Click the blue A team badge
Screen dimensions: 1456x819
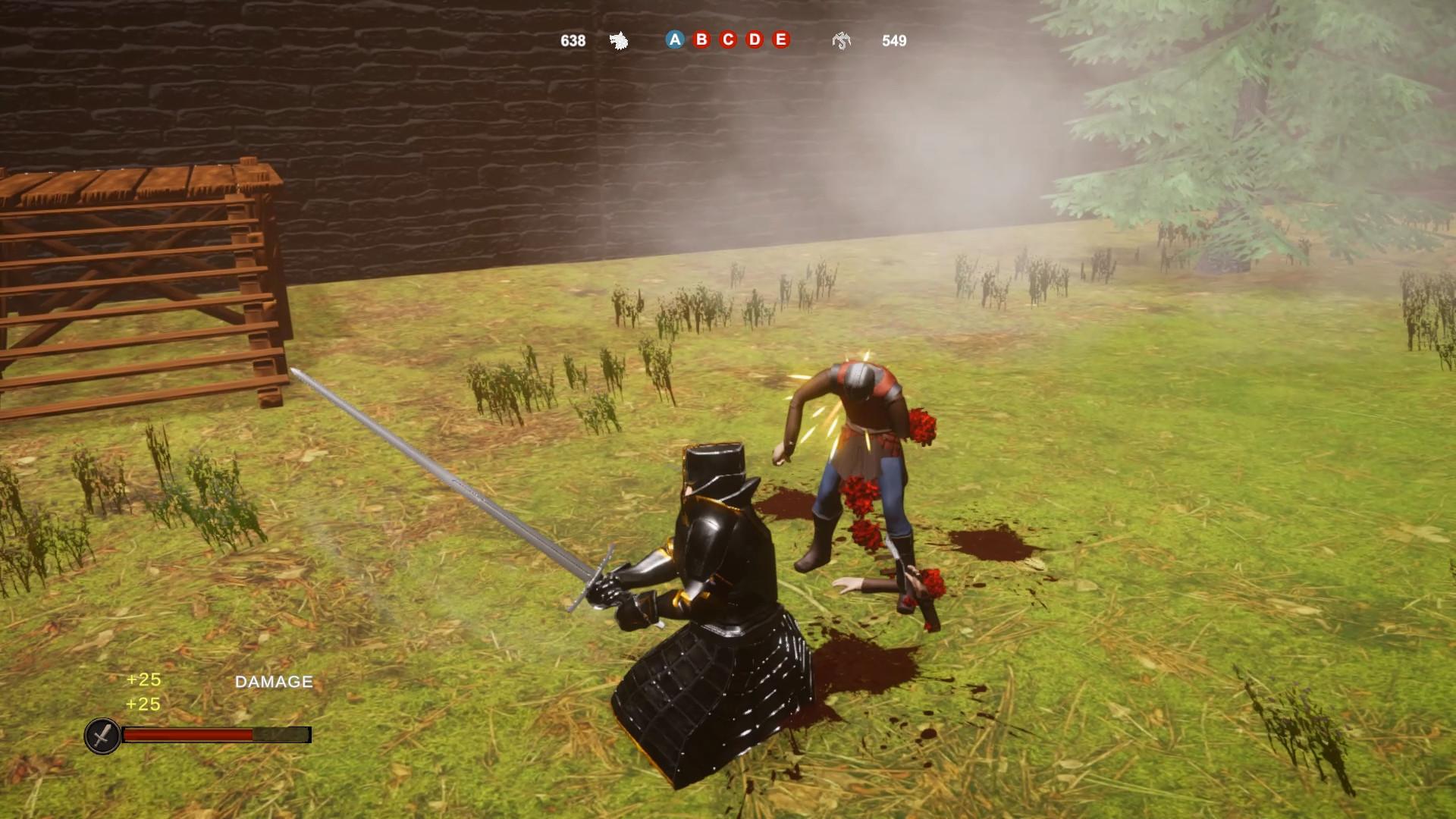[x=675, y=40]
